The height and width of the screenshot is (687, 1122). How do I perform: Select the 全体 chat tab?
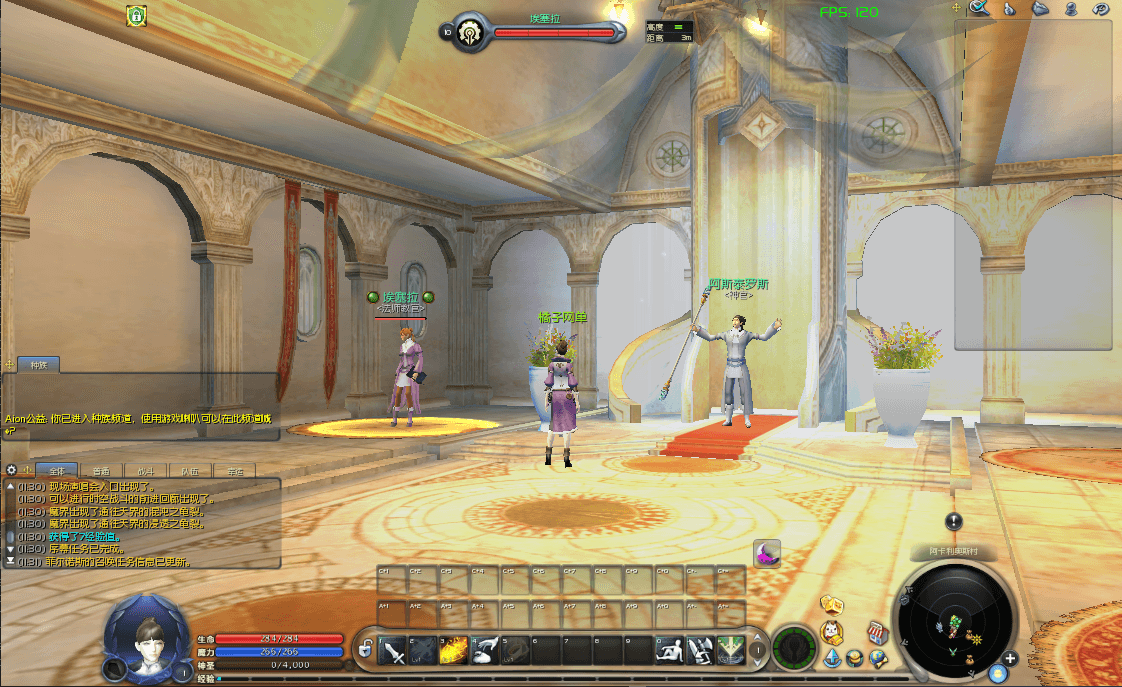tap(56, 470)
